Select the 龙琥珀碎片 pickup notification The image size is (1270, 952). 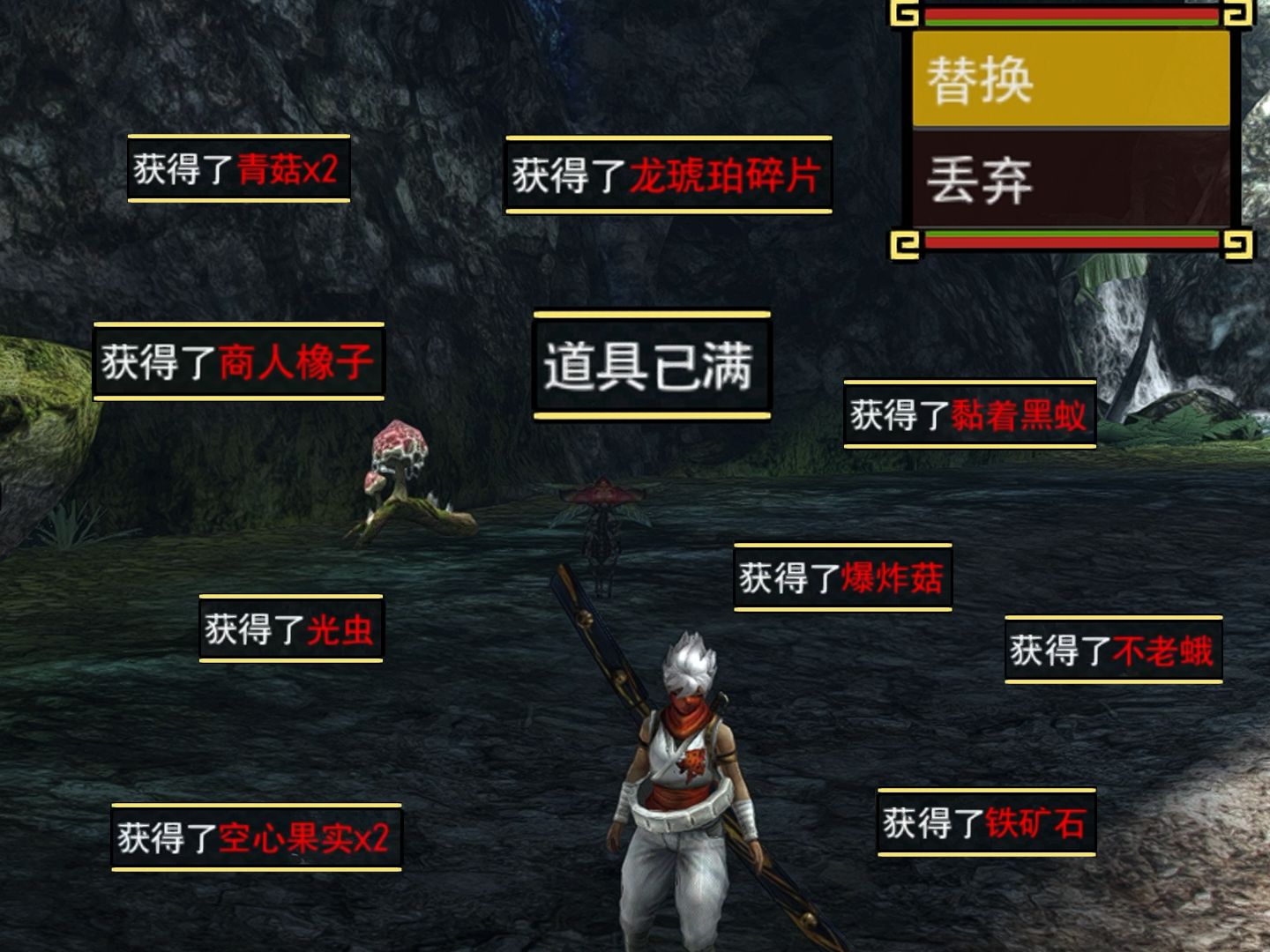pyautogui.click(x=668, y=175)
